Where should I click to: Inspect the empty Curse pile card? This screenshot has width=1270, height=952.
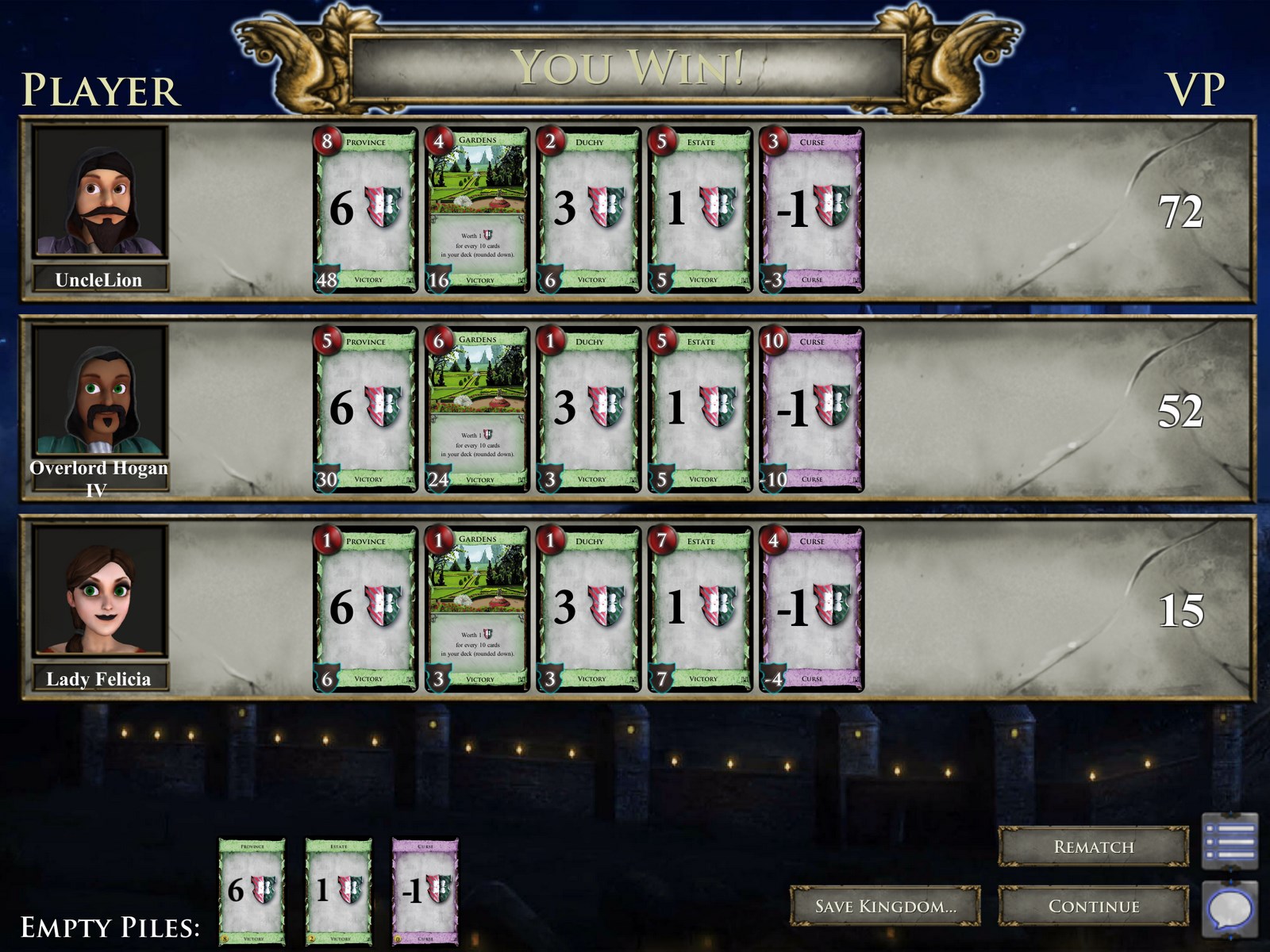(x=425, y=891)
